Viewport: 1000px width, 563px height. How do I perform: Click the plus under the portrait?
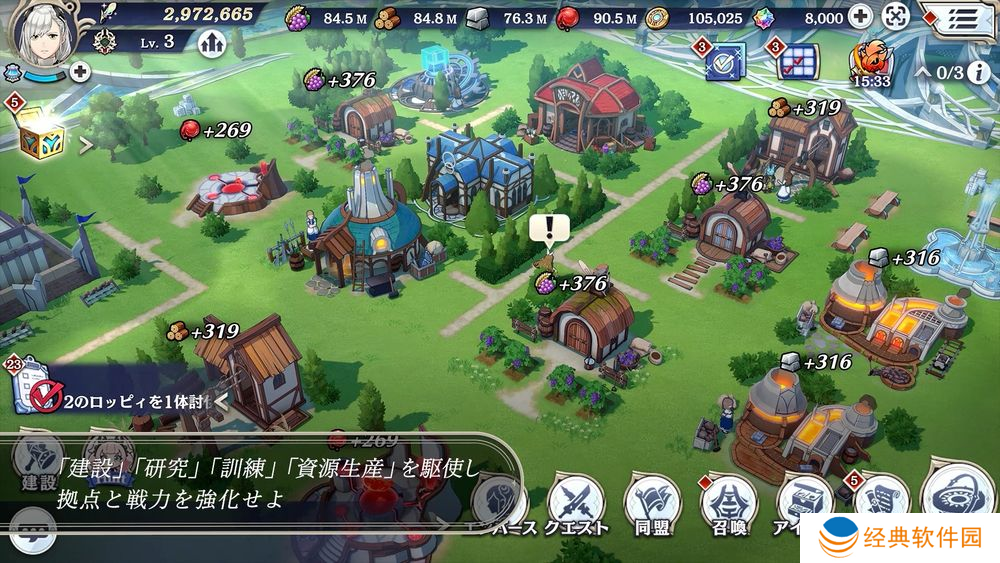point(79,71)
